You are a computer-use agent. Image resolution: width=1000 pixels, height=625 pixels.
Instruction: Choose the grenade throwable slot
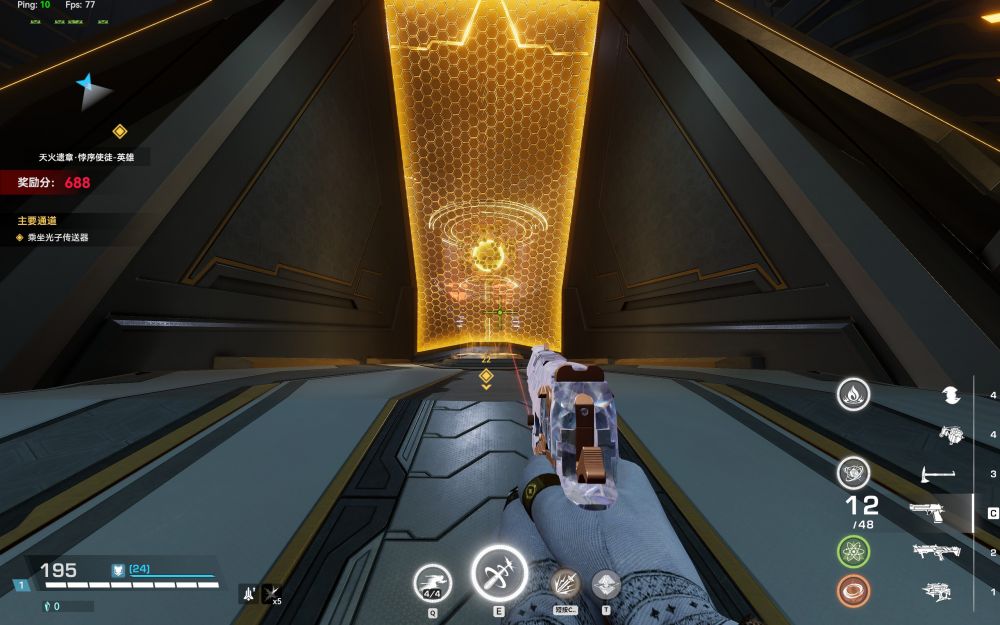(x=950, y=434)
